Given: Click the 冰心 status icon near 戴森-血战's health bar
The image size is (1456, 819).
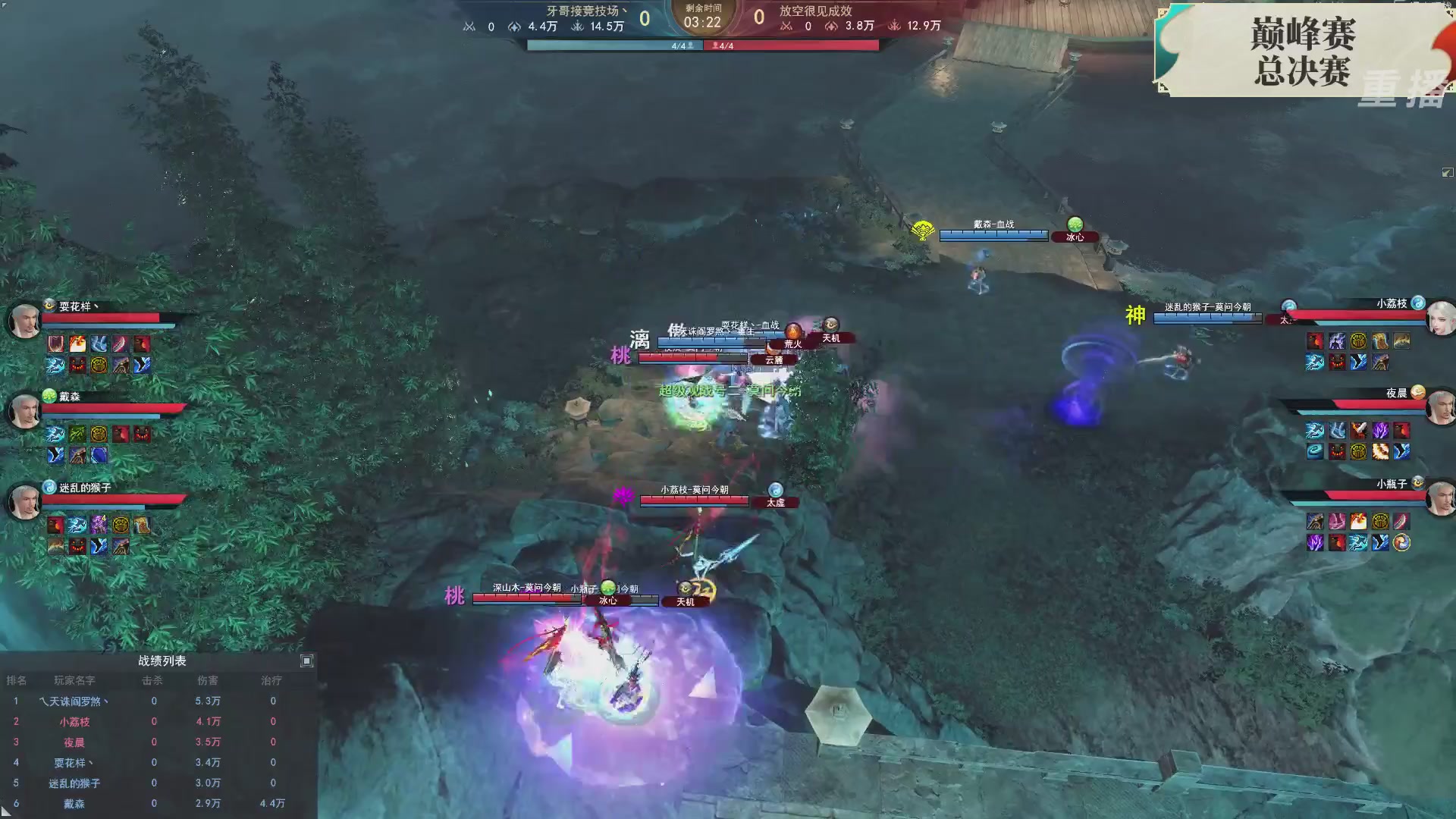Looking at the screenshot, I should tap(1075, 236).
